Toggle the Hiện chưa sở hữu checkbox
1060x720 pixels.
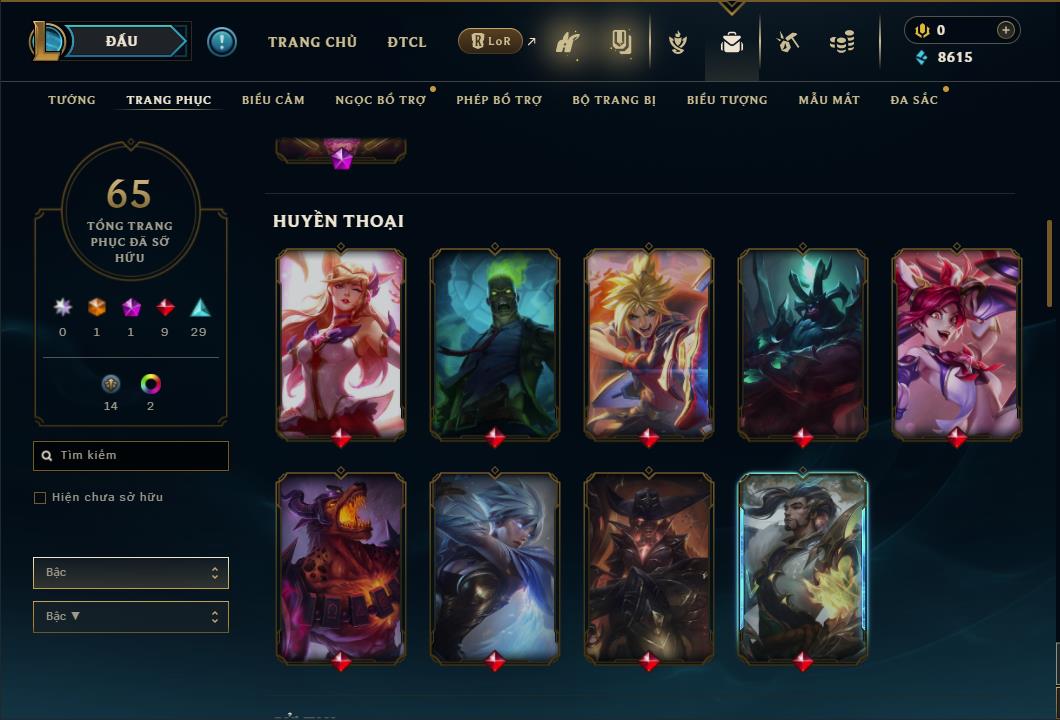coord(40,498)
